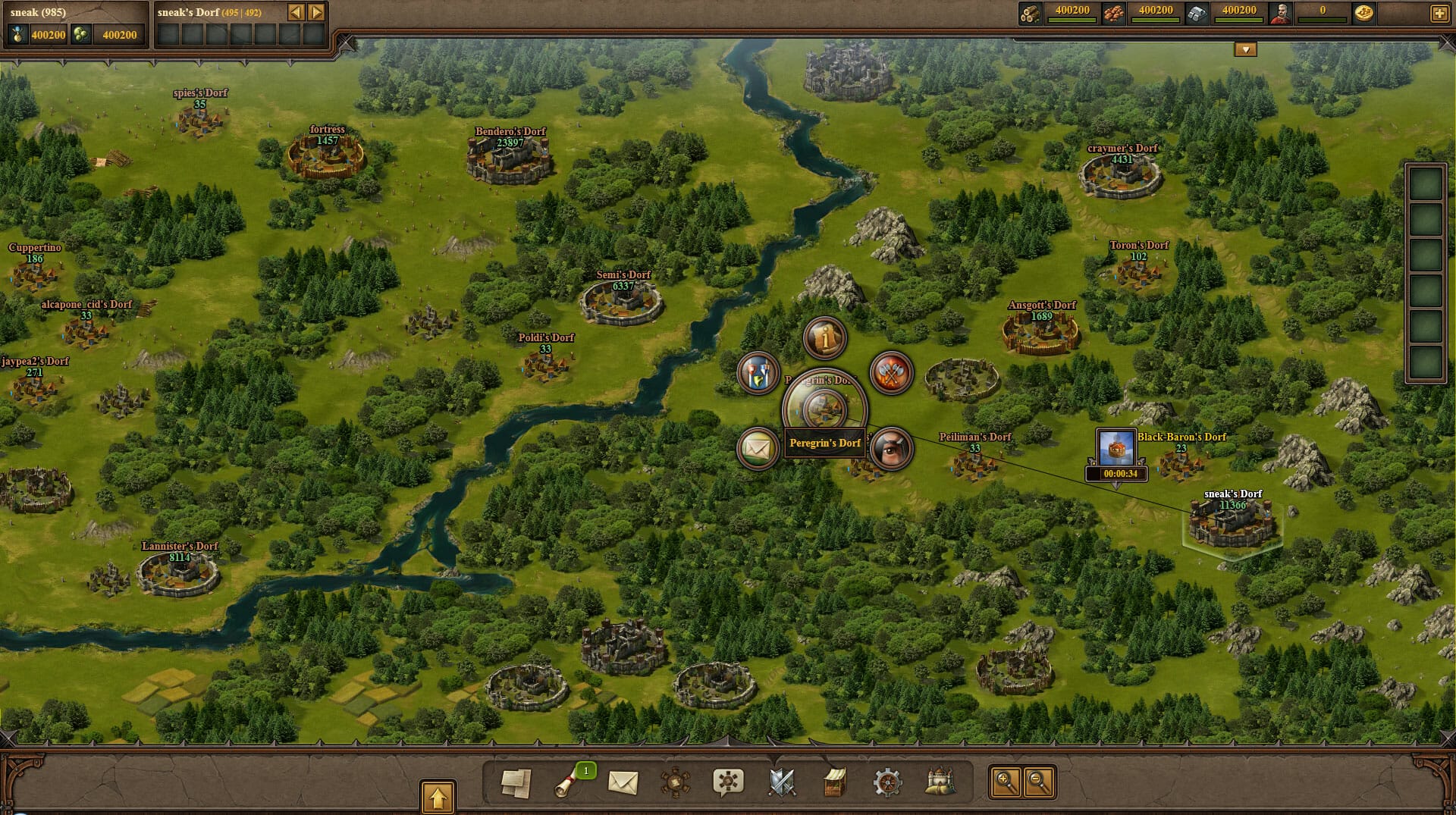Viewport: 1456px width, 815px height.
Task: Launch an attack with the crossed axes icon
Action: pos(891,373)
